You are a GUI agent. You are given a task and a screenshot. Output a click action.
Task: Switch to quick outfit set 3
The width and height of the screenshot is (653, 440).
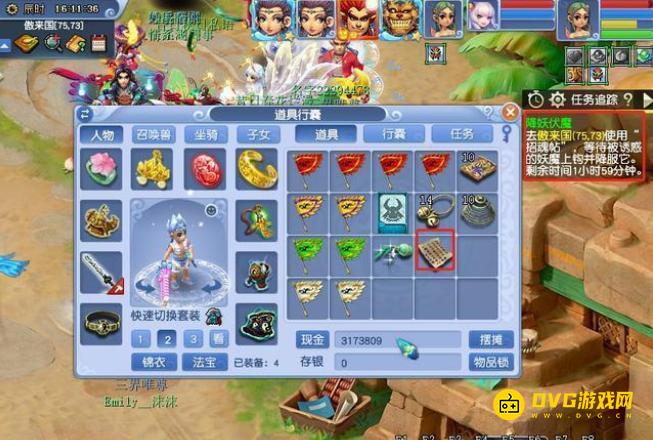(x=192, y=338)
